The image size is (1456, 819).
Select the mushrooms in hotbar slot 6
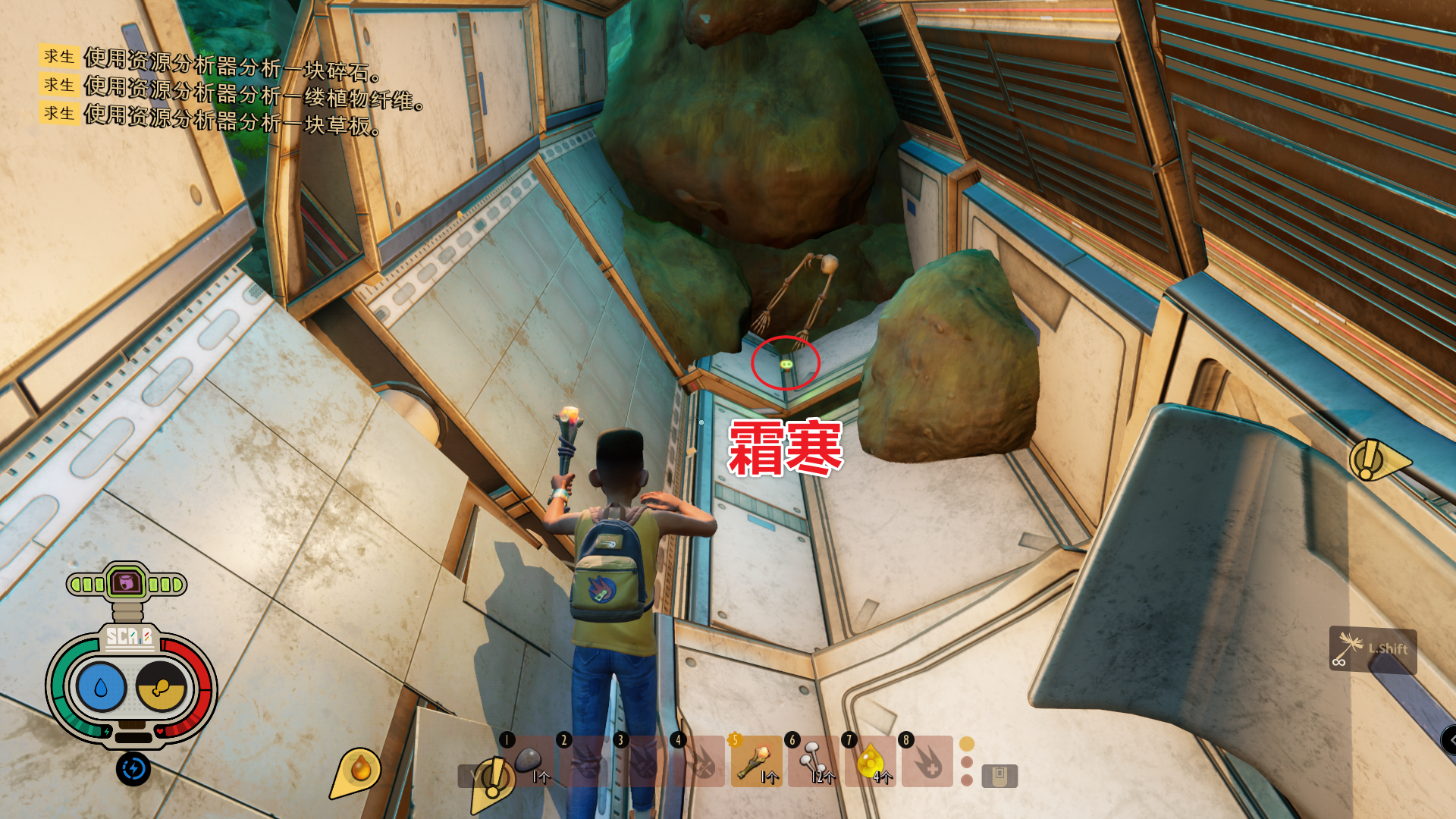[812, 761]
